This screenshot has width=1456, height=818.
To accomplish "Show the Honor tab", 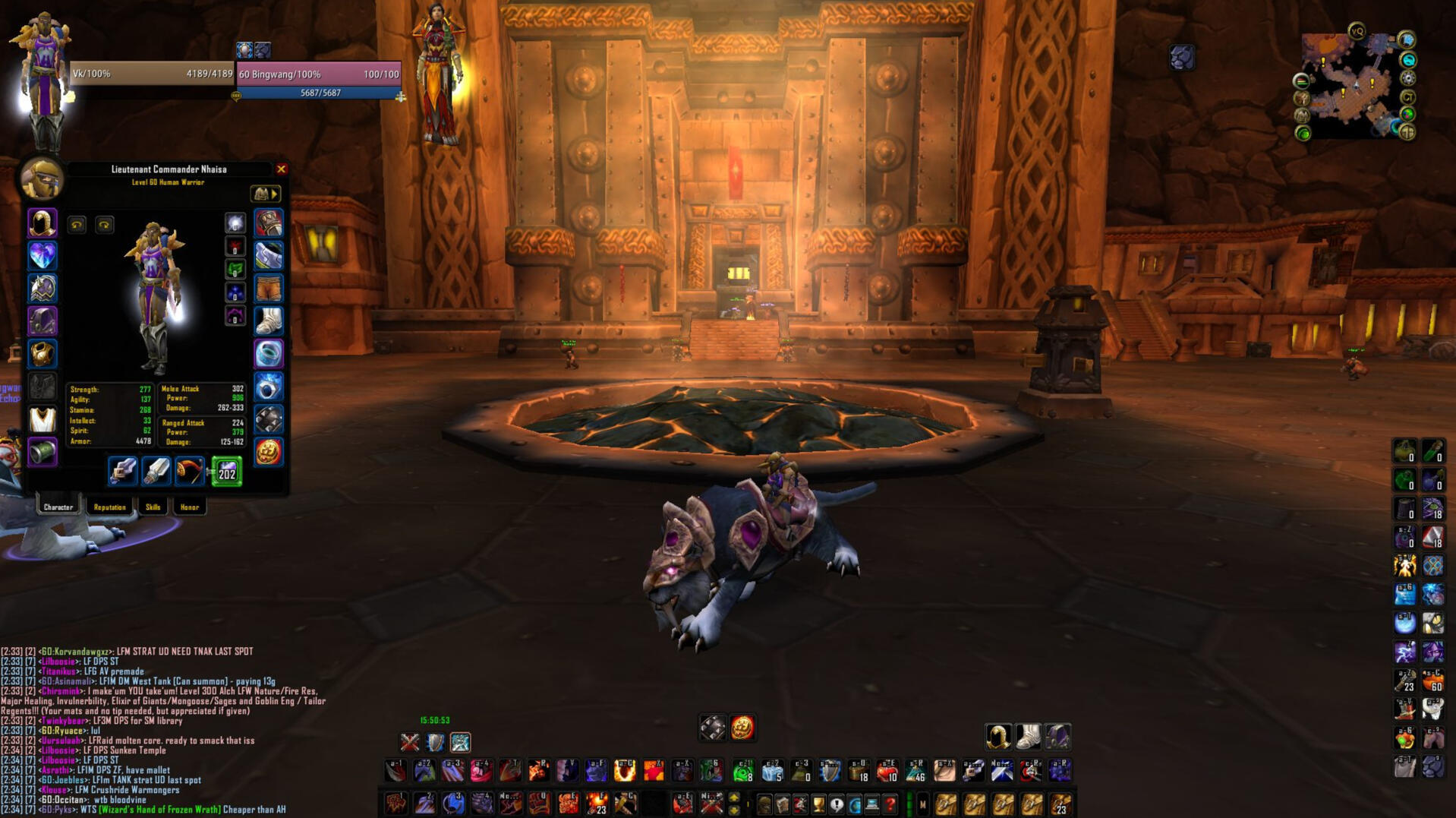I will coord(189,507).
